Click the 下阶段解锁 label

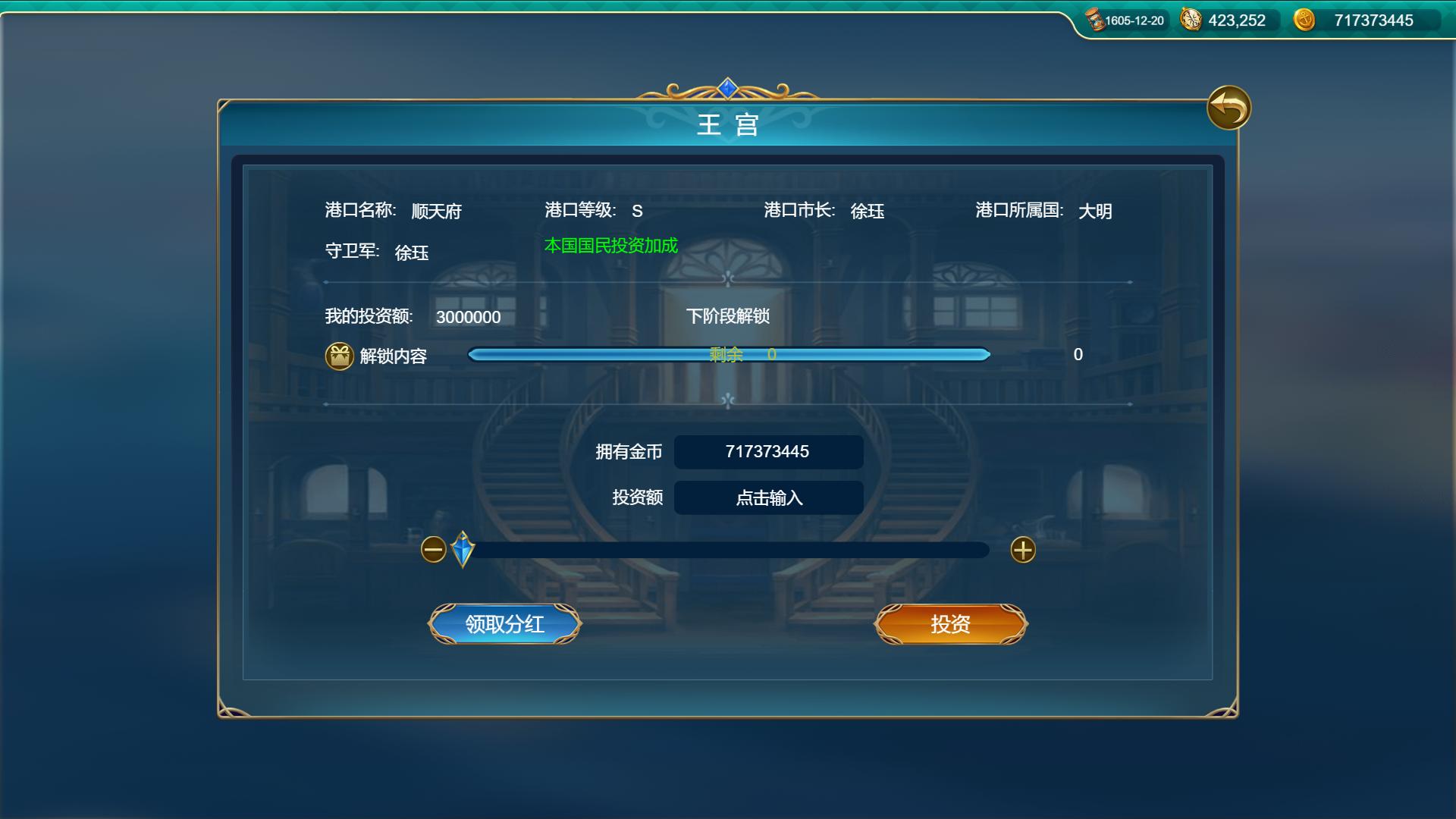pos(730,317)
